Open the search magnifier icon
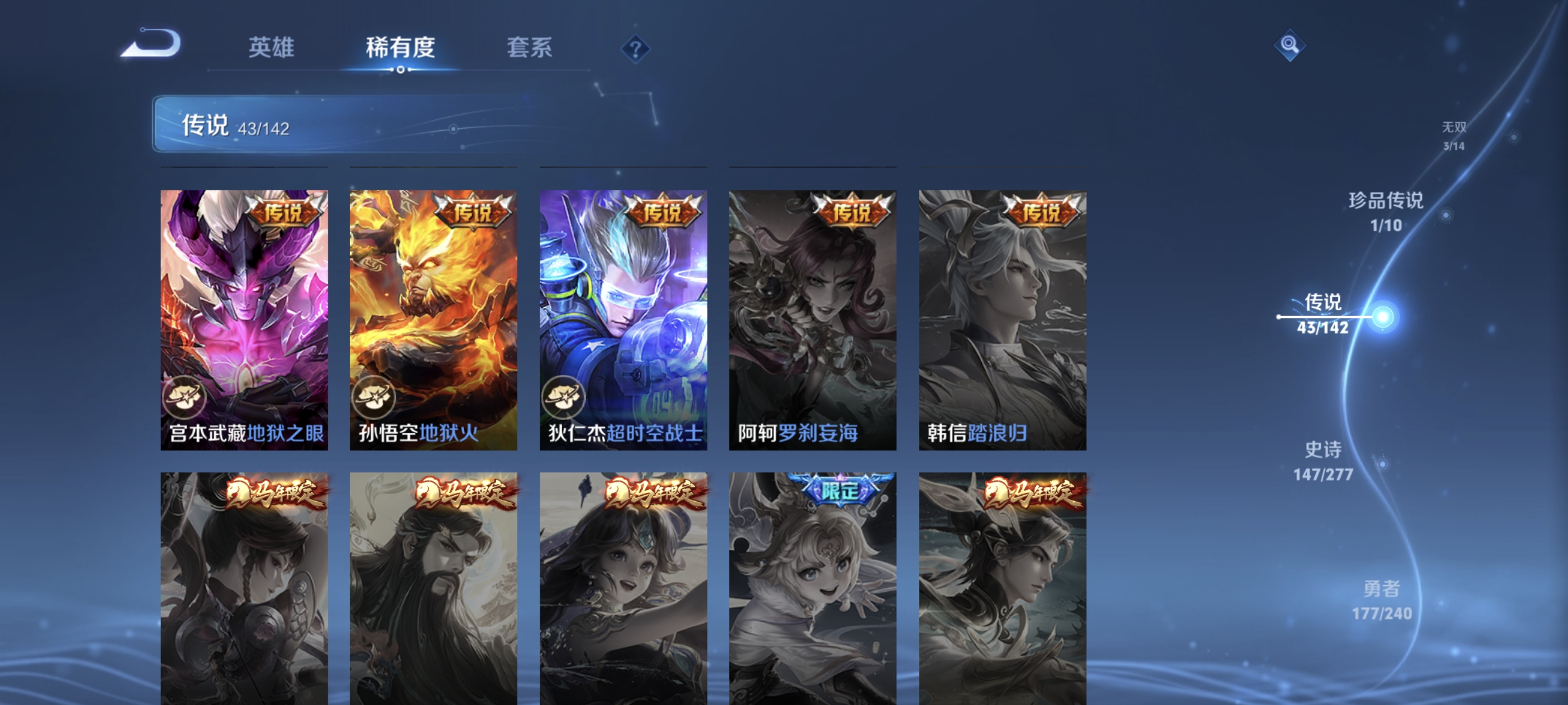 1290,46
